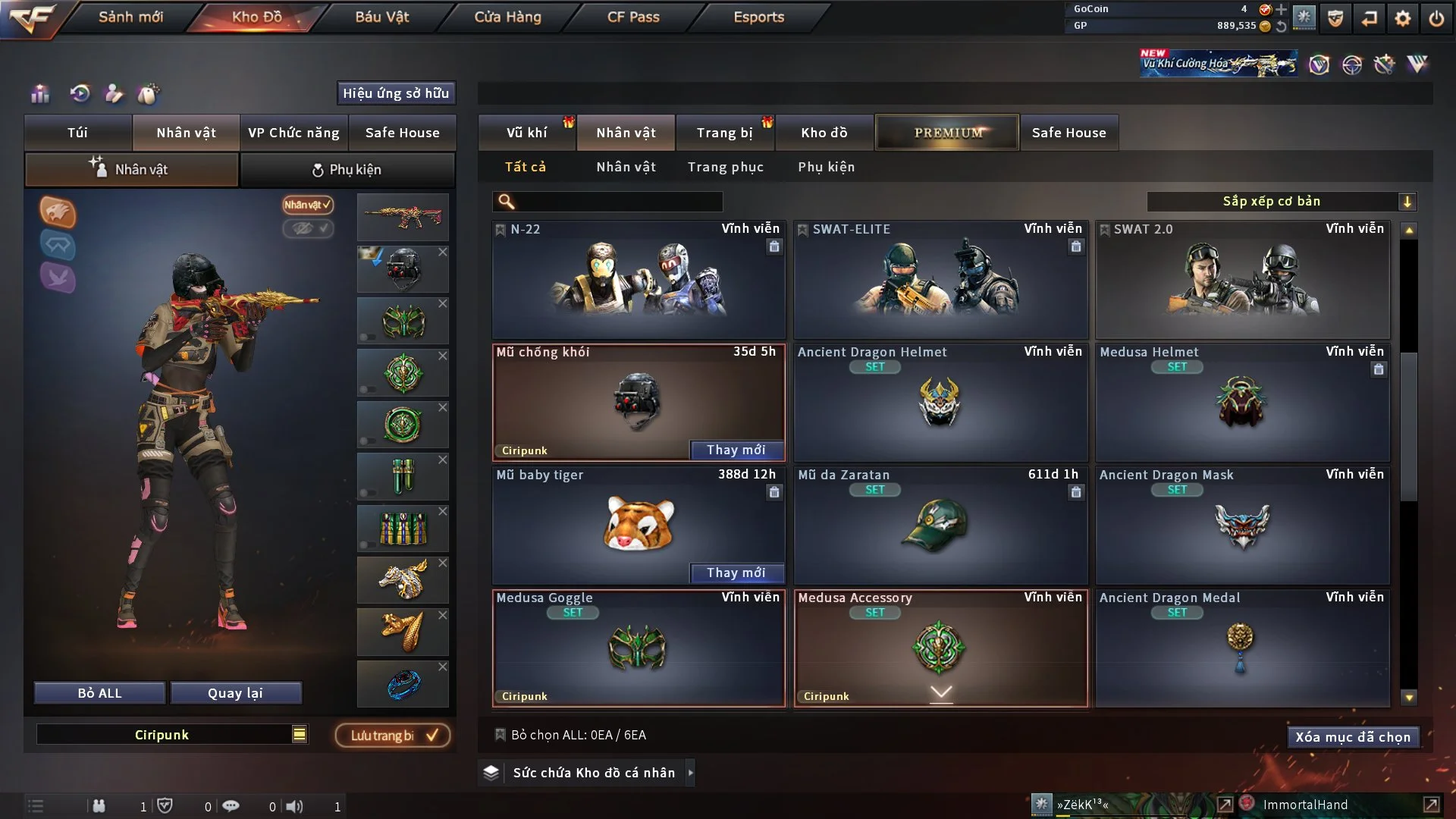Viewport: 1456px width, 819px height.
Task: Filter items by Phụ kiện subcategory
Action: click(826, 167)
